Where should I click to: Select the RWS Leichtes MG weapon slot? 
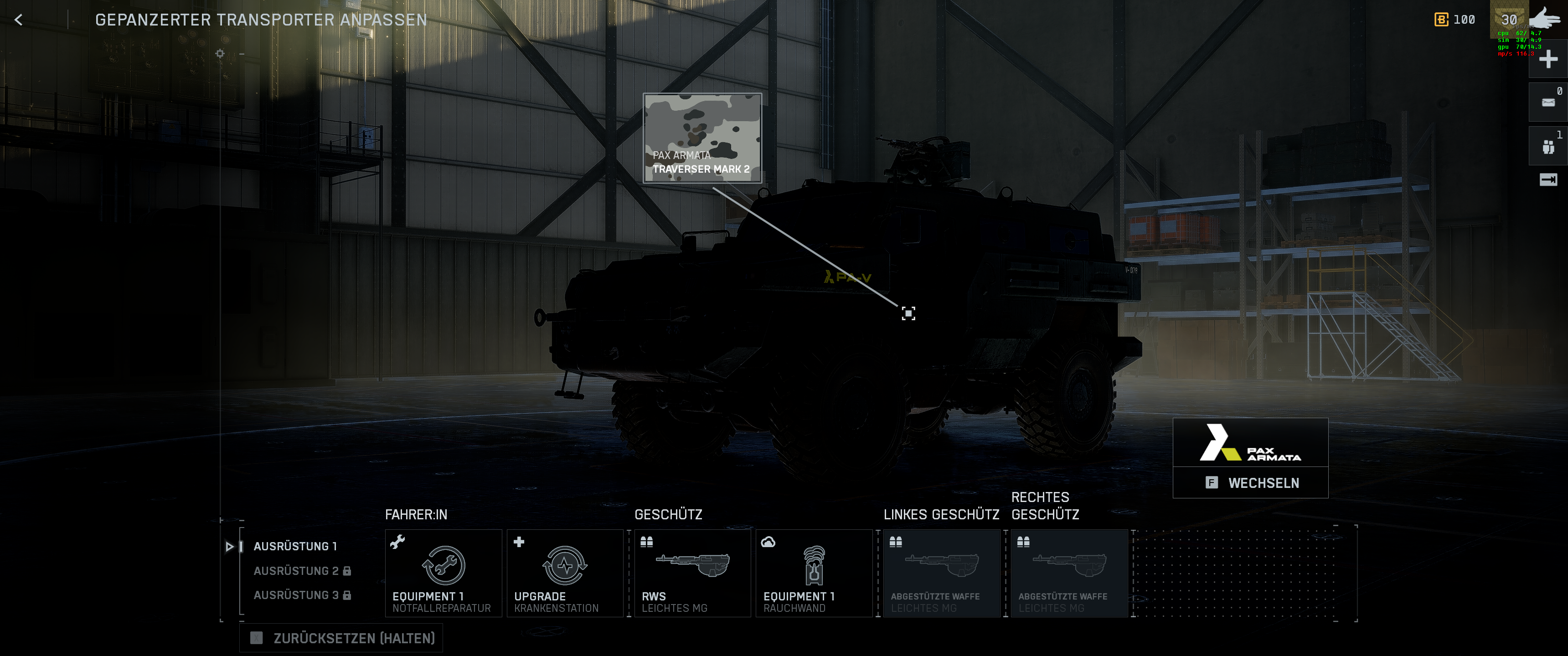point(692,573)
